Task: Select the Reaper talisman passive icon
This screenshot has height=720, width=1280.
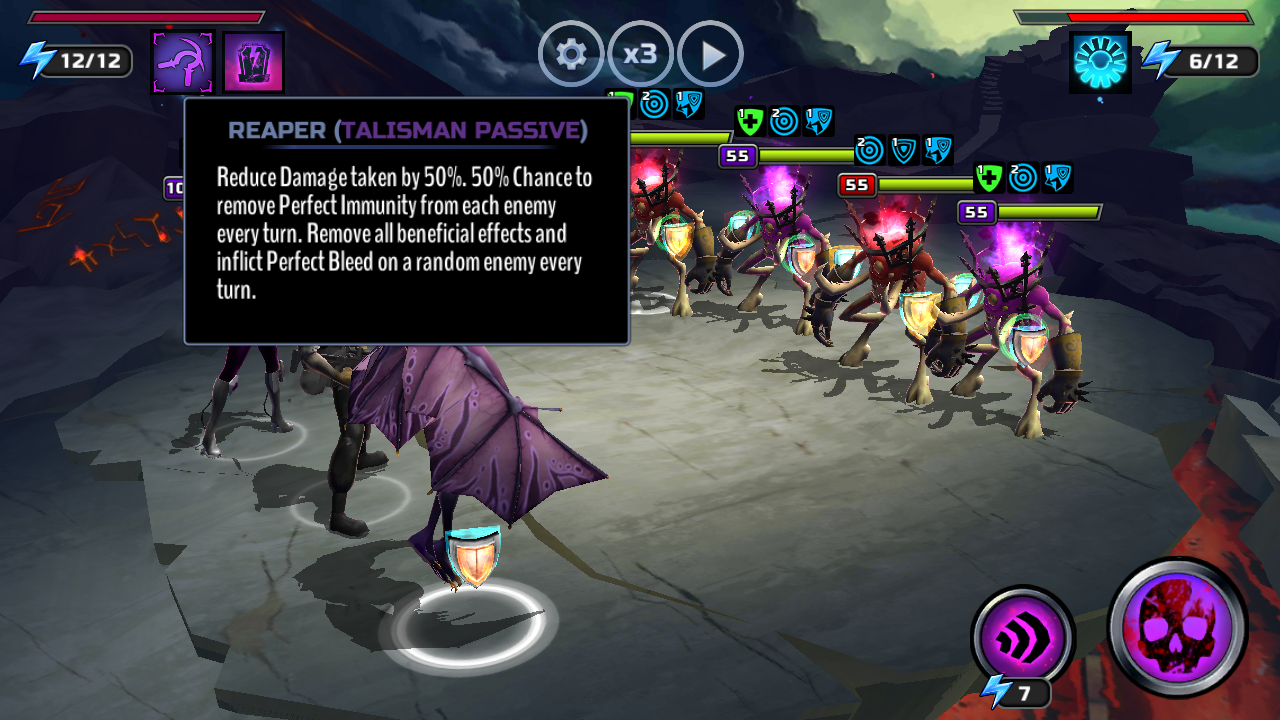Action: coord(182,62)
